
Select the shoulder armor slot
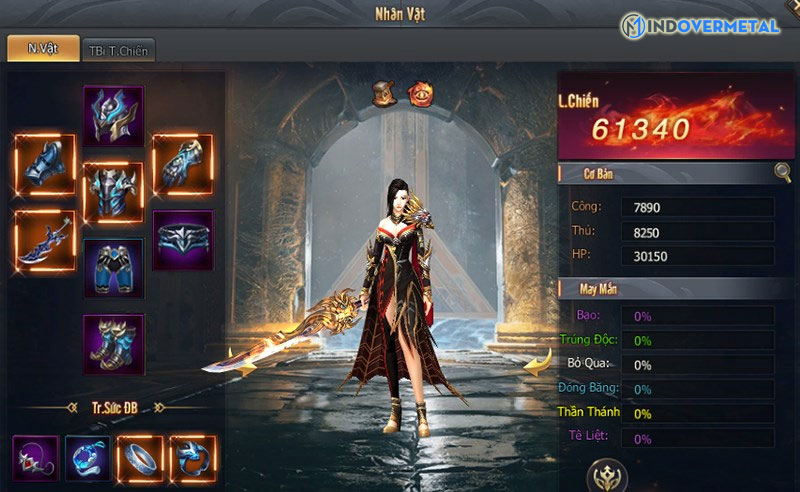(46, 164)
